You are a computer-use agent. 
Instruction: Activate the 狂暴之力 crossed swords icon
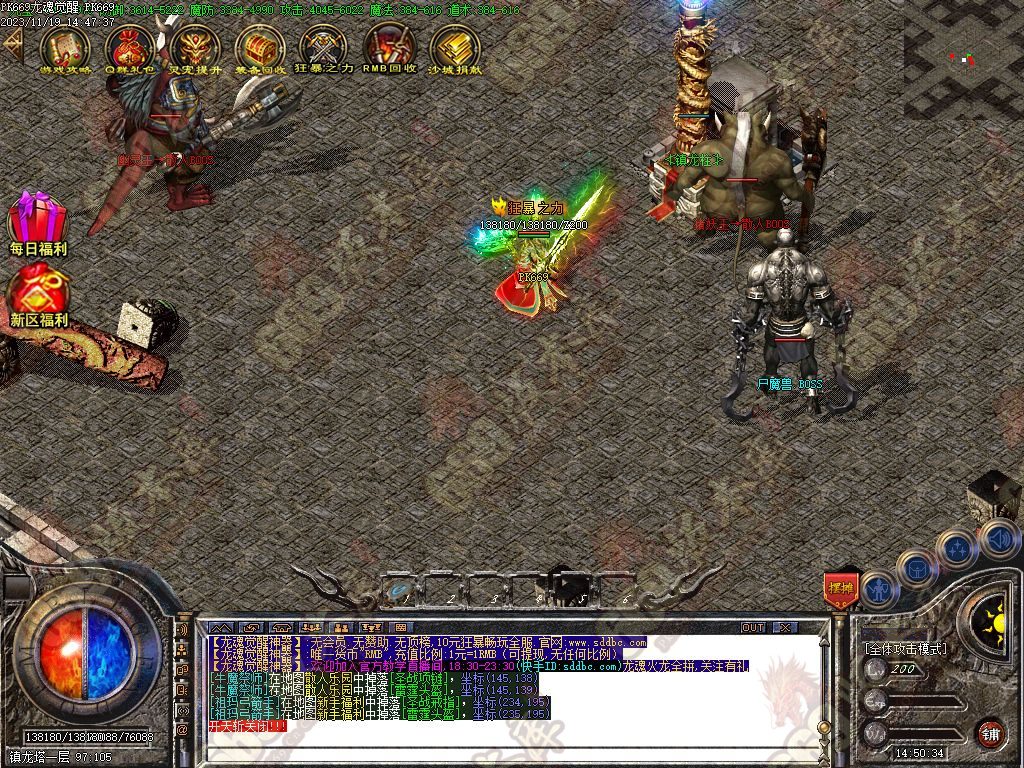tap(324, 46)
